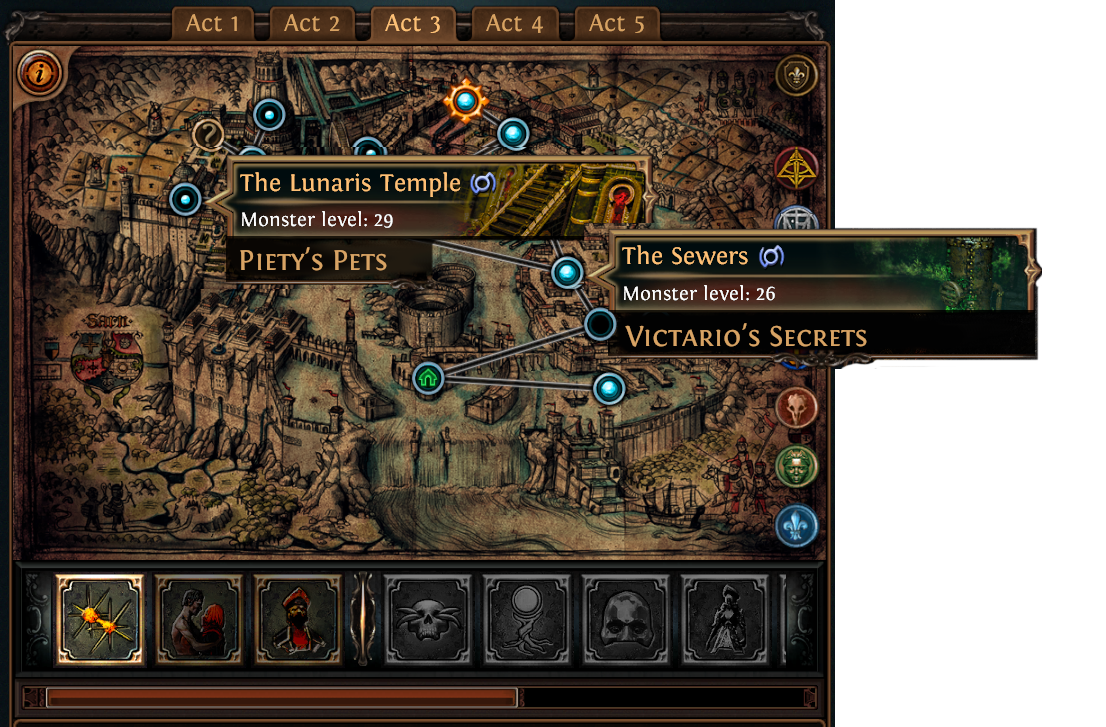Click the orange info button
The width and height of the screenshot is (1106, 727).
(40, 72)
